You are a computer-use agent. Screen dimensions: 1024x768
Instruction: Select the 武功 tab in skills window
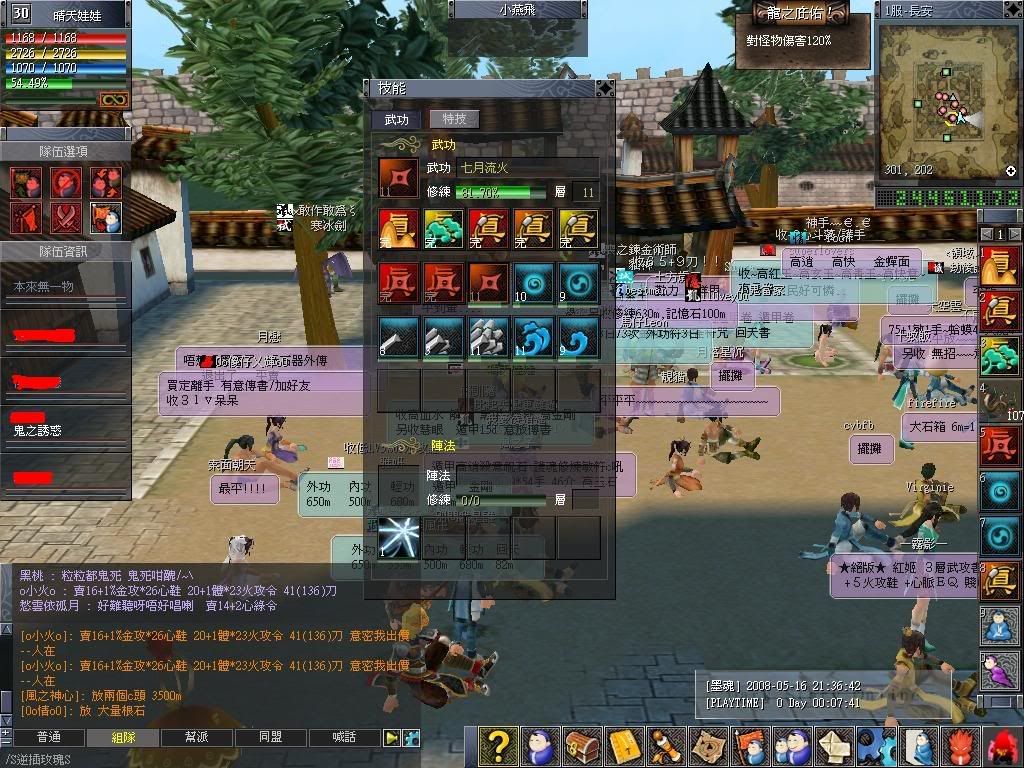(x=397, y=119)
